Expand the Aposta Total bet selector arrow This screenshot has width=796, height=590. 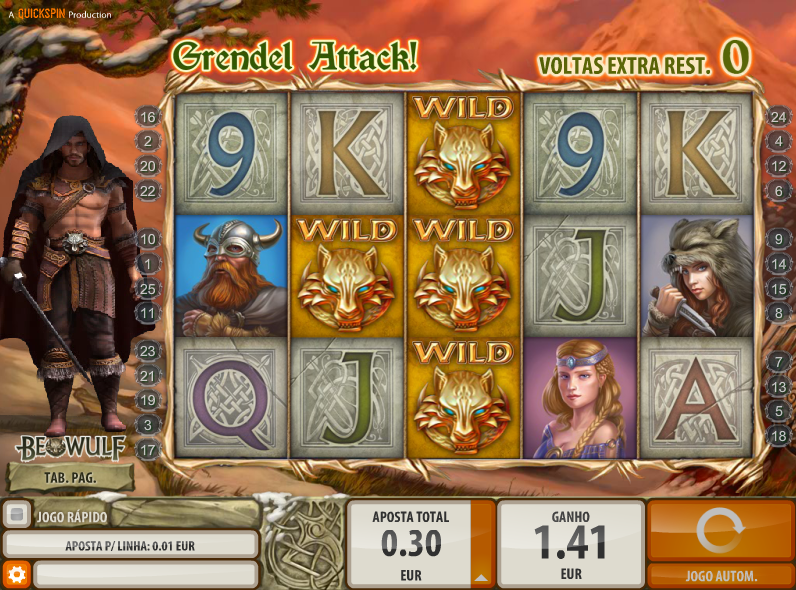click(482, 577)
